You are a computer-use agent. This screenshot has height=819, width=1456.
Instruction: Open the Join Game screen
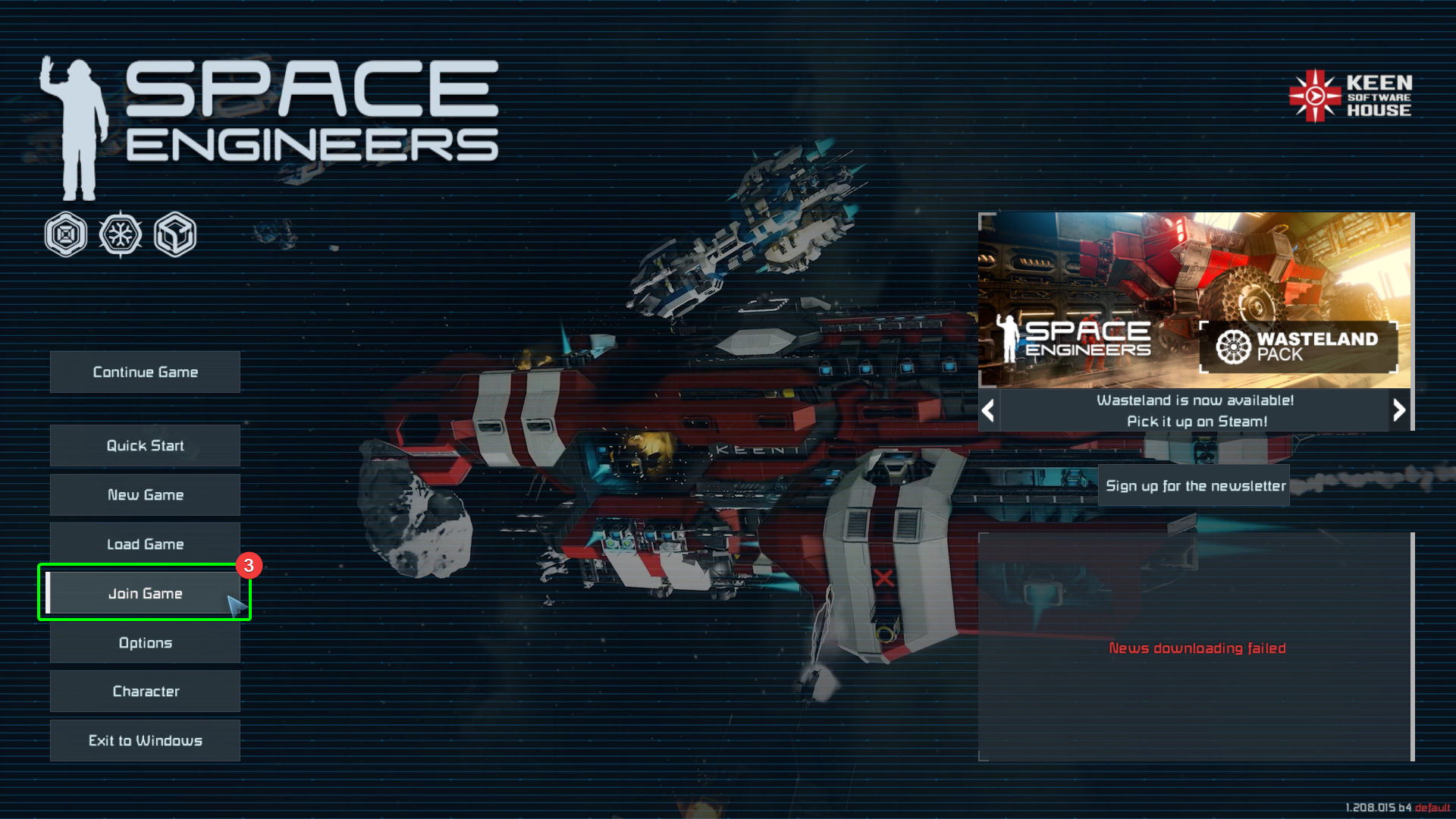tap(145, 593)
